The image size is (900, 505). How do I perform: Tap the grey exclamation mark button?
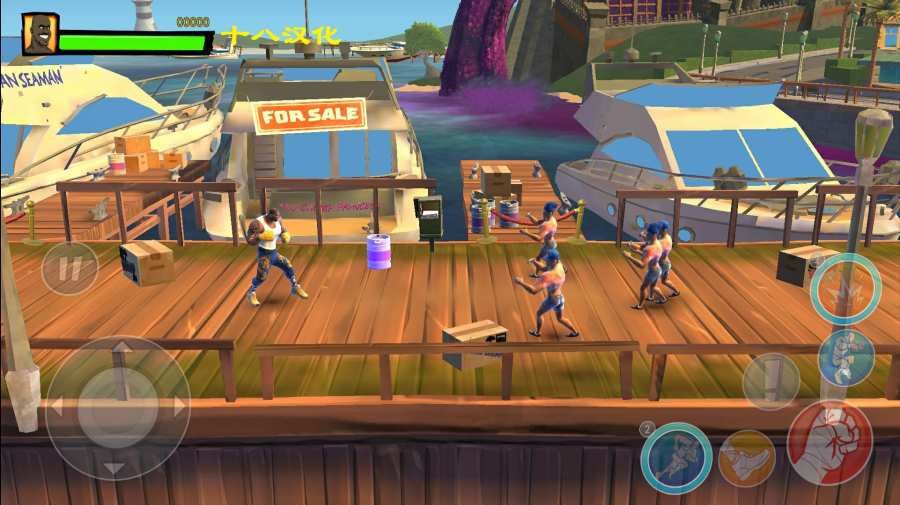(771, 381)
